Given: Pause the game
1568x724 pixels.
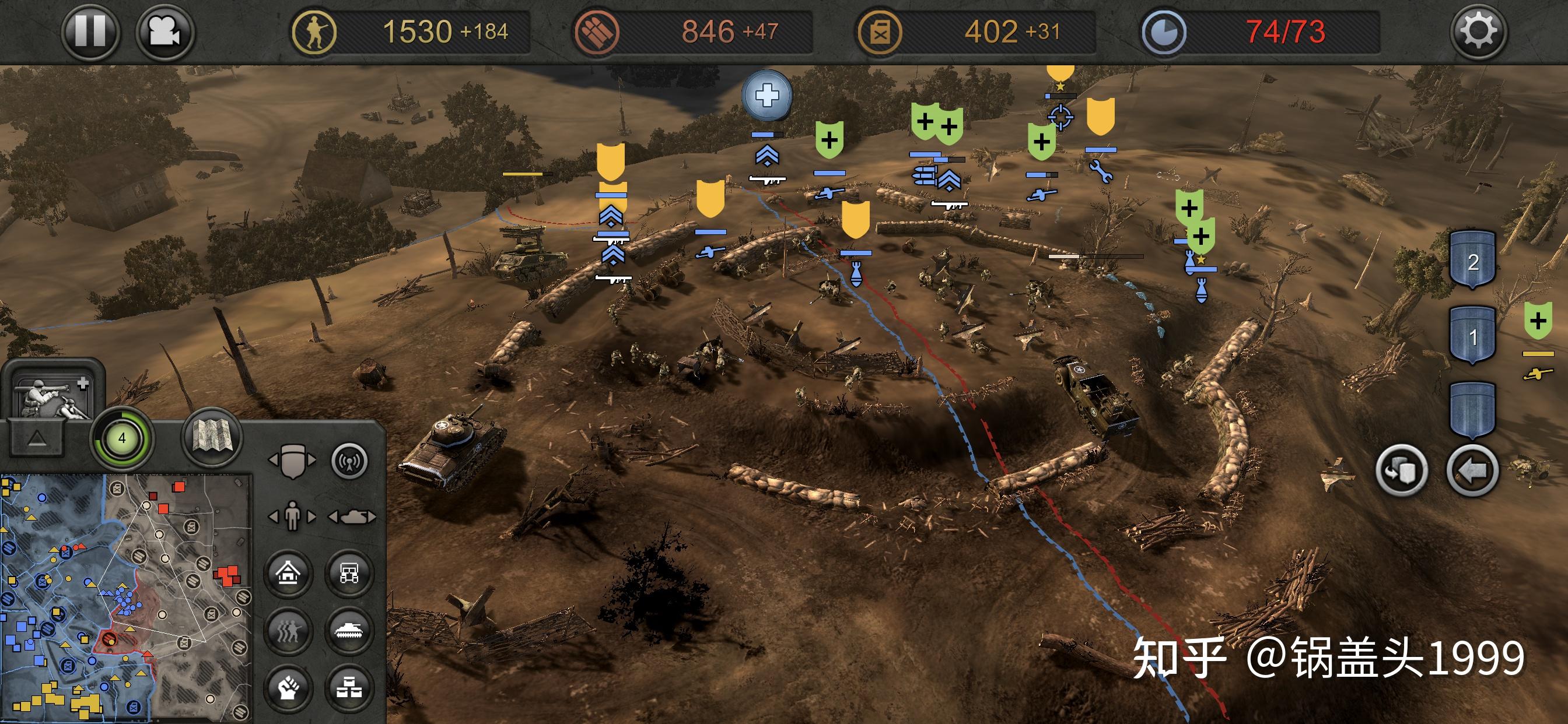Looking at the screenshot, I should [90, 30].
